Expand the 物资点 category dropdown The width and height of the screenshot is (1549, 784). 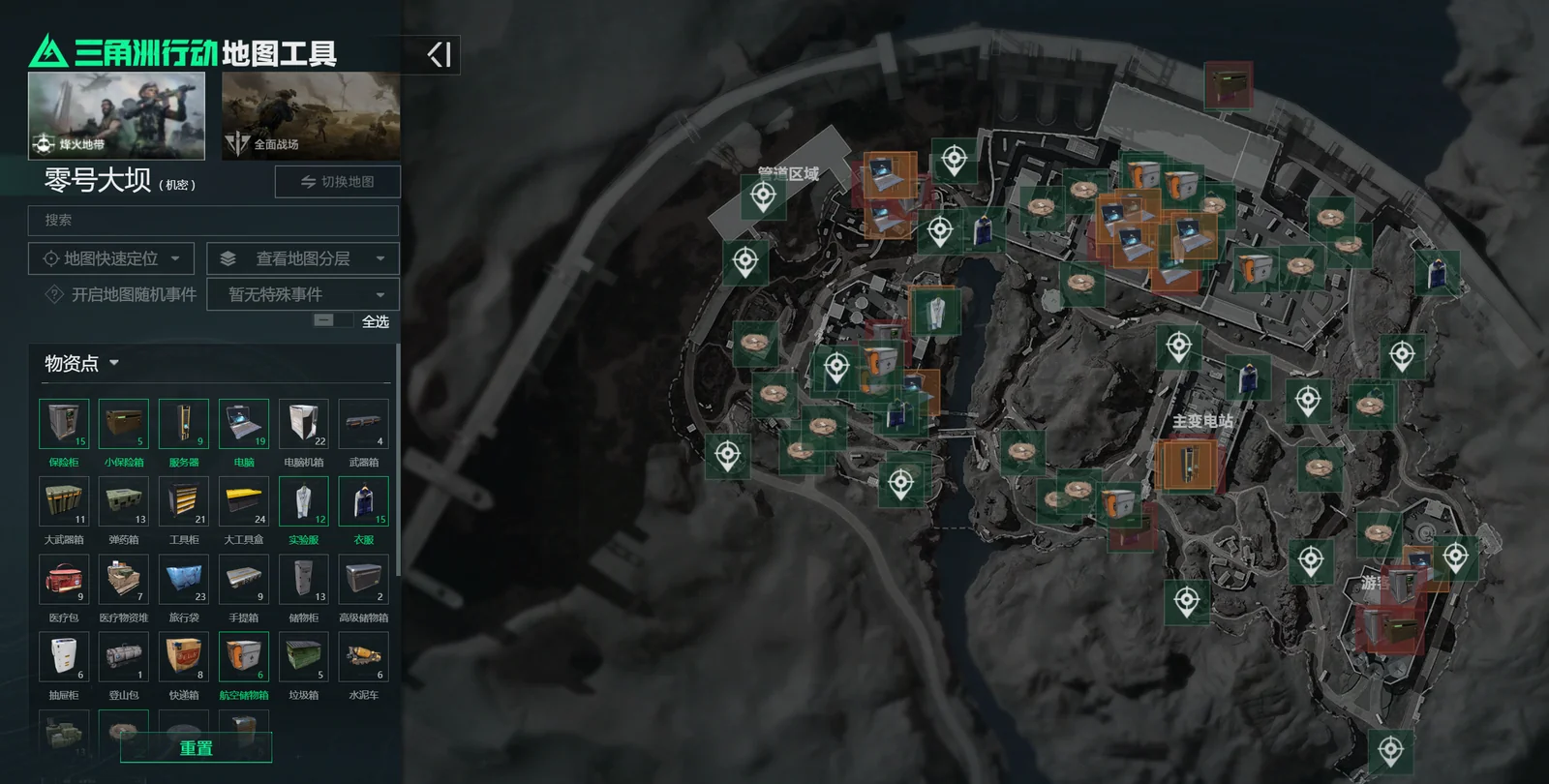click(x=82, y=364)
